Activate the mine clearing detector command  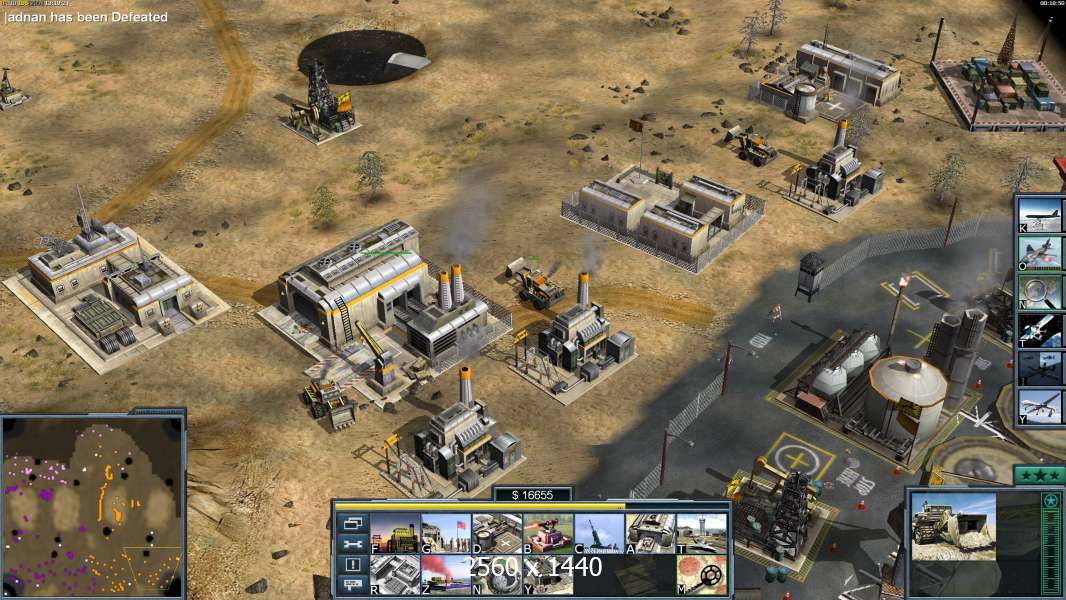coord(701,574)
